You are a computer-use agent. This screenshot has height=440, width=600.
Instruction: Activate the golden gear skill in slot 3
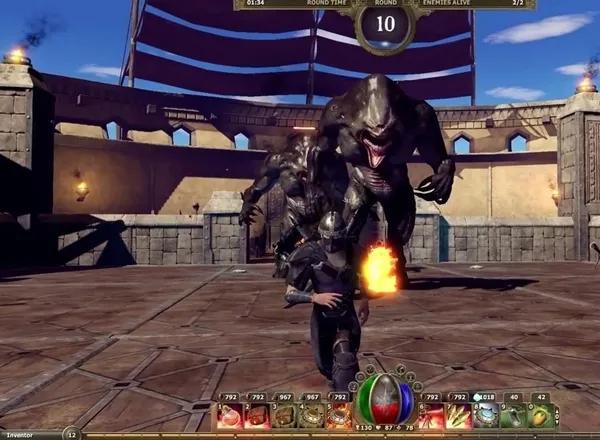tap(285, 416)
